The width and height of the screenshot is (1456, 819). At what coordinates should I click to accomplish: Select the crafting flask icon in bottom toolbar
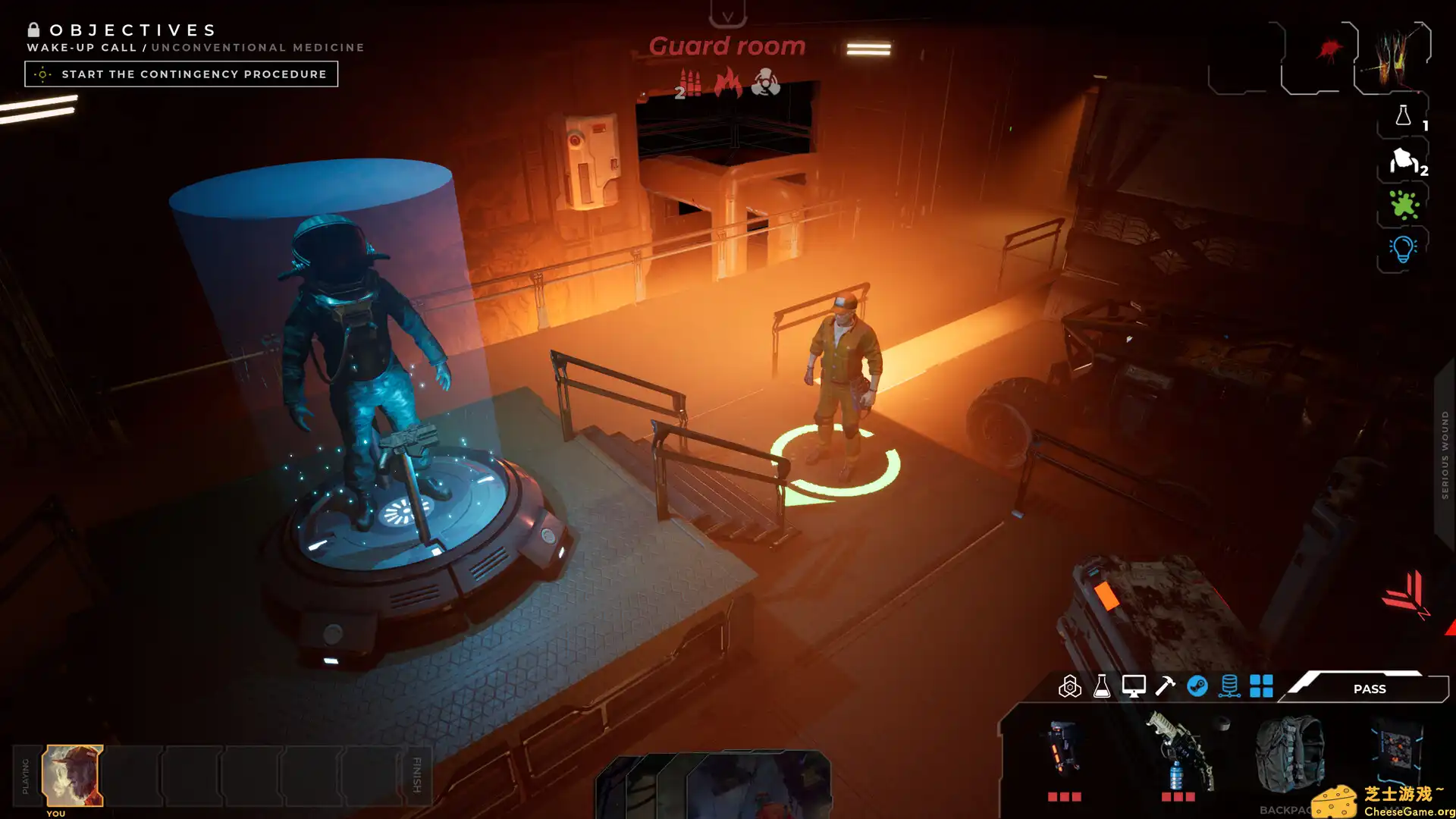pyautogui.click(x=1101, y=688)
